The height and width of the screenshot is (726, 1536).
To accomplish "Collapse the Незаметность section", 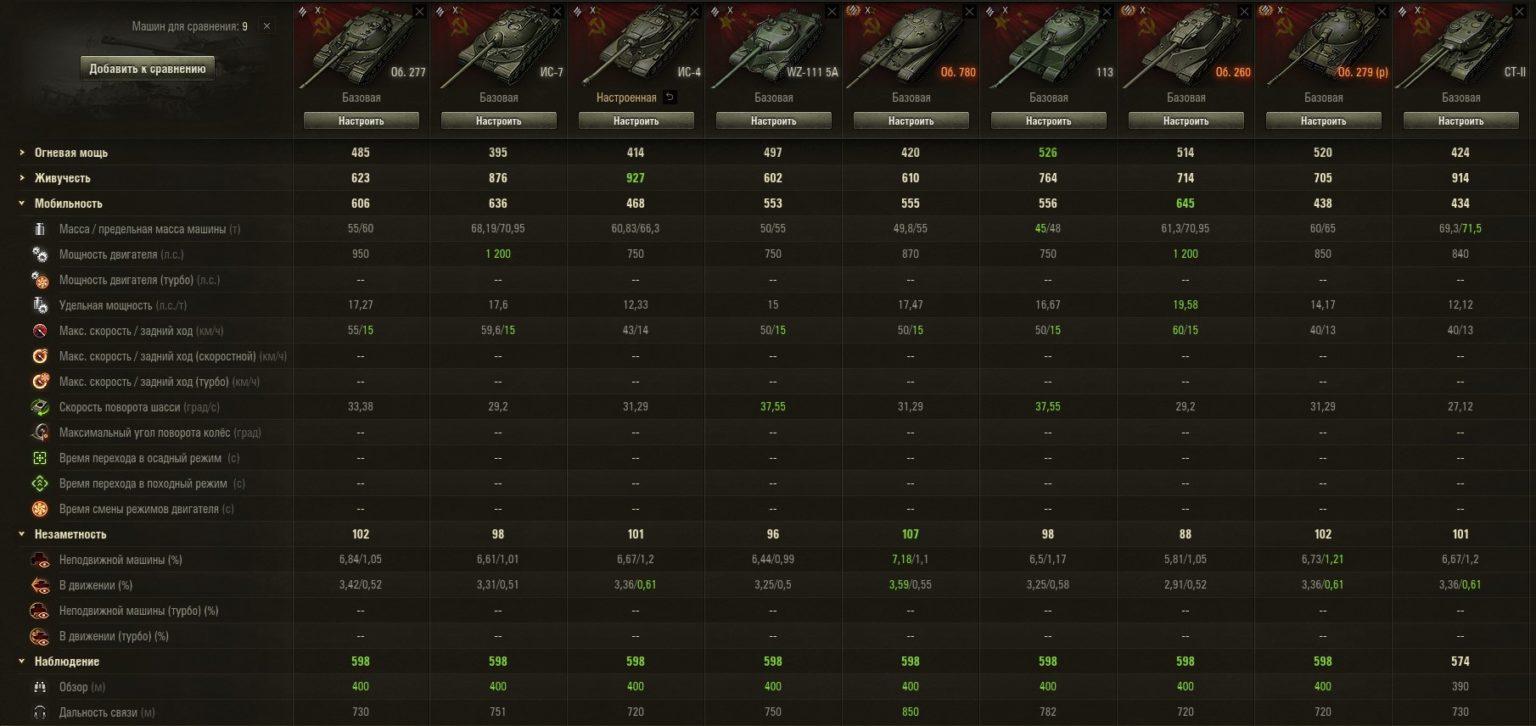I will (x=20, y=533).
